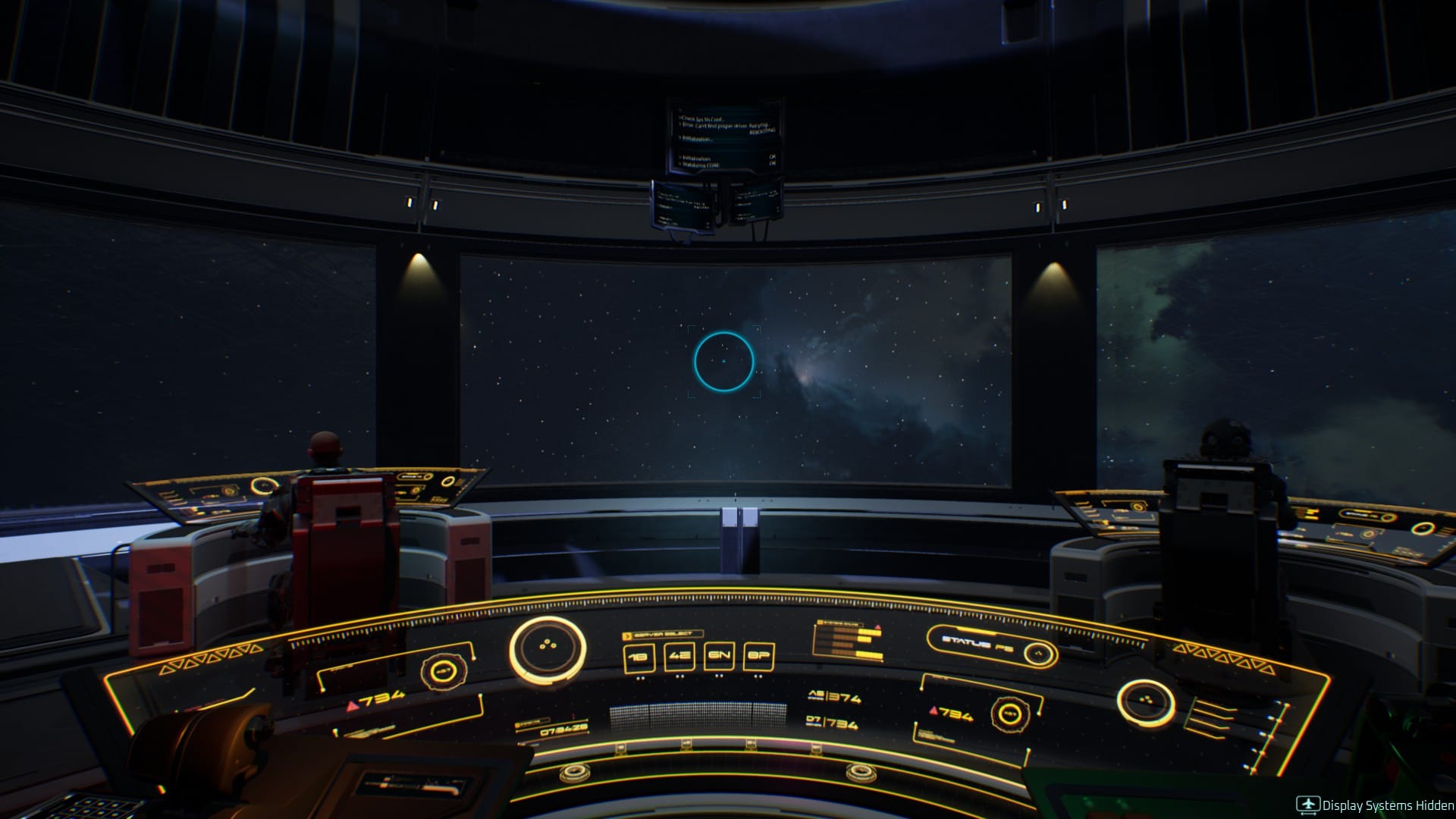Select the STATUS F3 panel label
The width and height of the screenshot is (1456, 819).
pos(977,642)
